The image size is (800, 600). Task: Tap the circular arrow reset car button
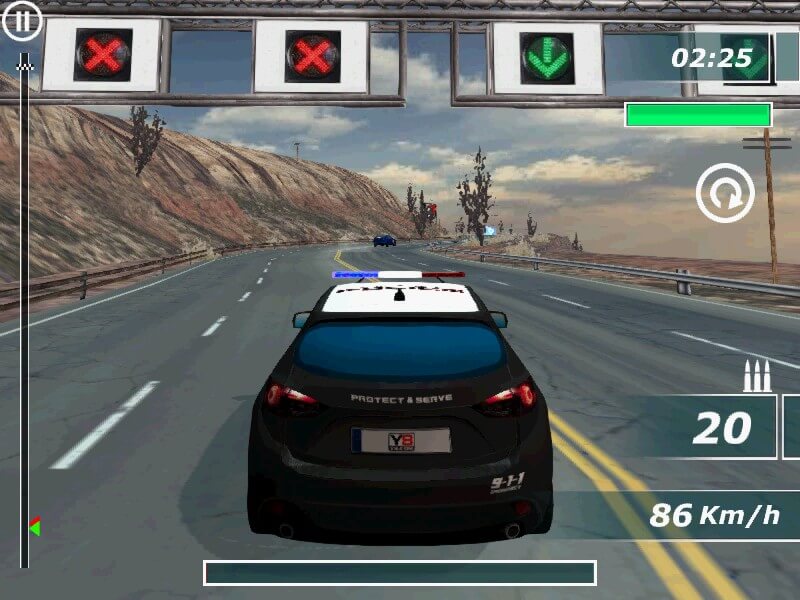(725, 194)
